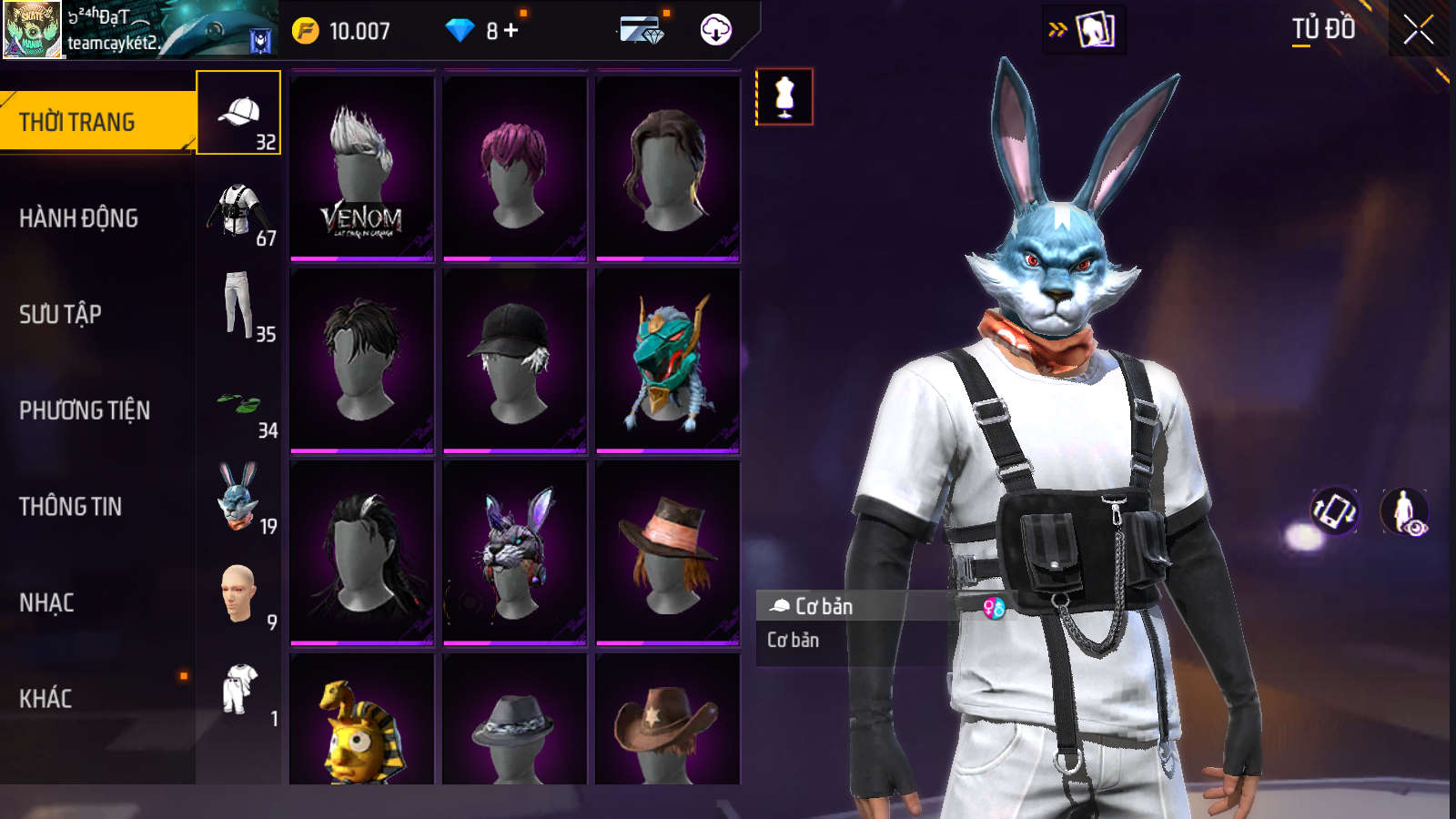Close the wardrobe screen
The width and height of the screenshot is (1456, 819).
click(x=1418, y=30)
